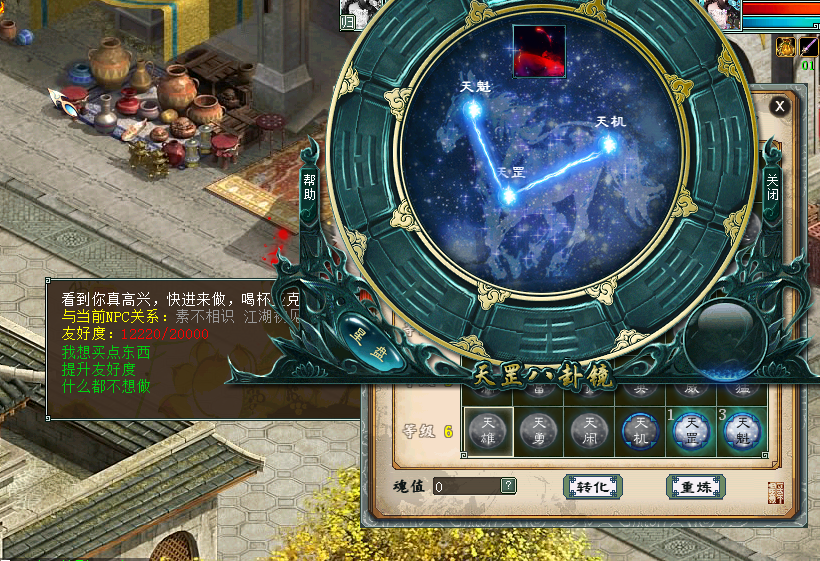820x561 pixels.
Task: Select the 天魁 star orb slot
Action: pyautogui.click(x=742, y=431)
